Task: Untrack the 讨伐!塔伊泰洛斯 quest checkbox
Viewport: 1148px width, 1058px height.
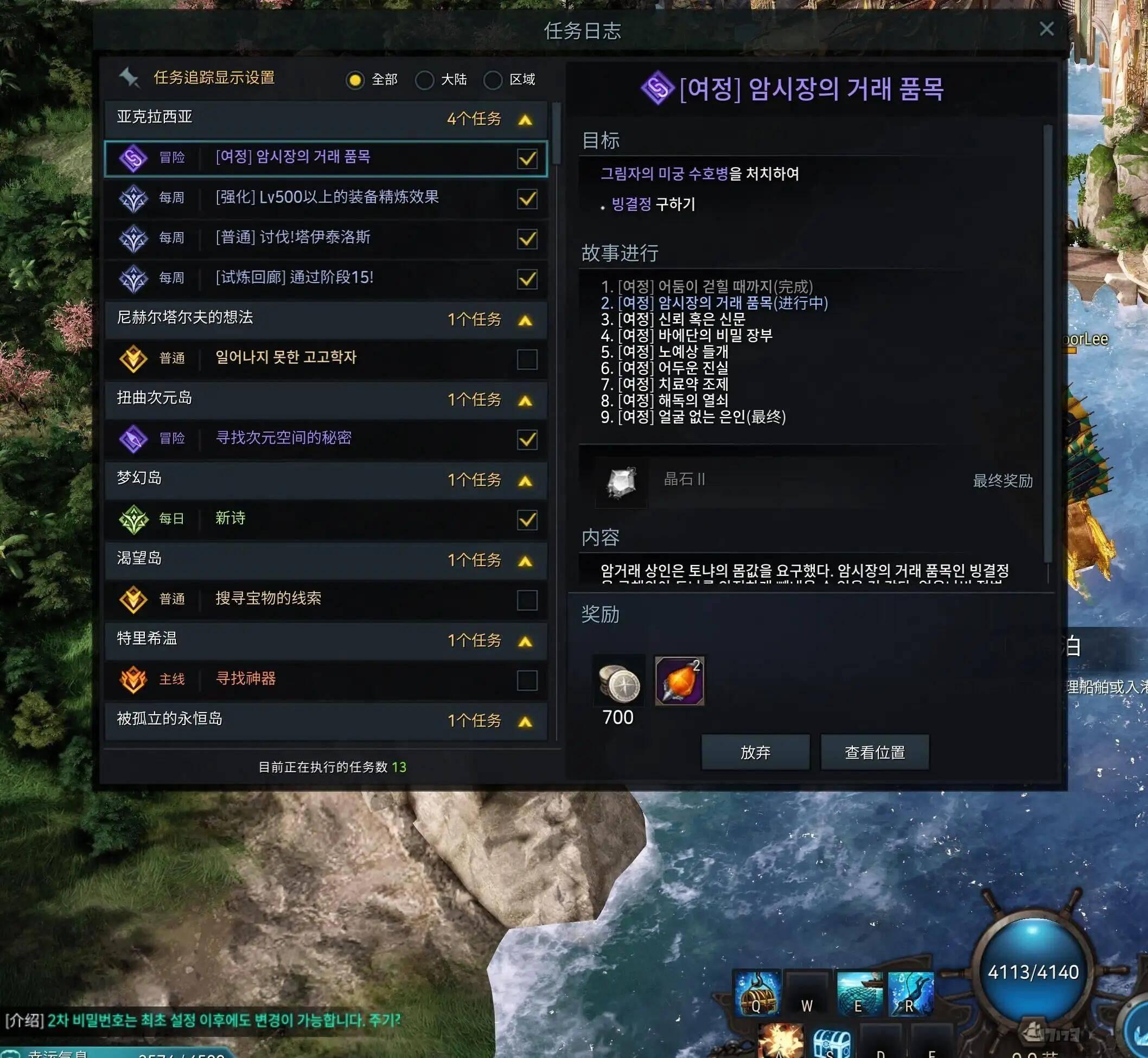Action: click(x=527, y=239)
